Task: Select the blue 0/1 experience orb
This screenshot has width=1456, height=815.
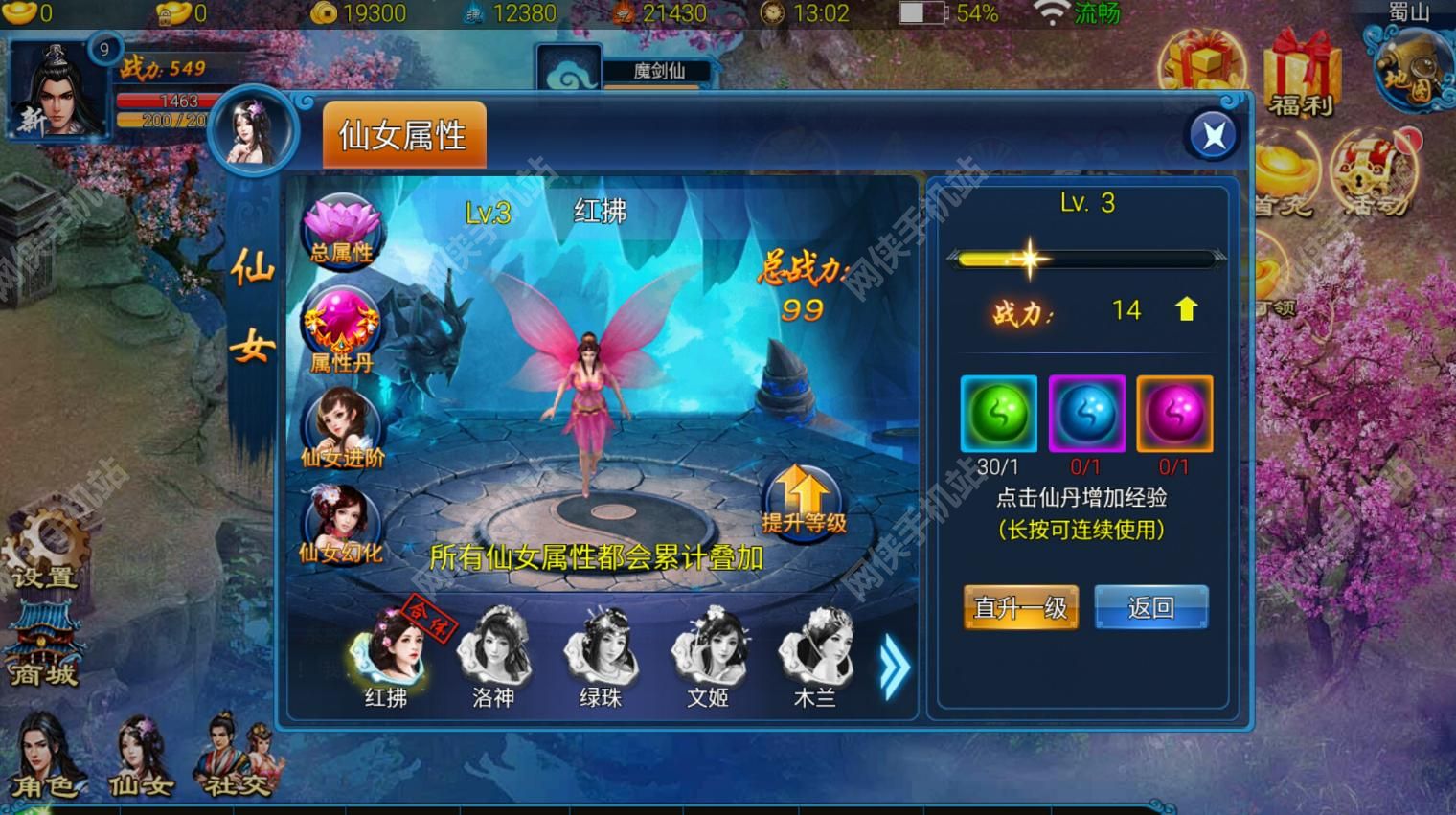Action: pyautogui.click(x=1086, y=414)
